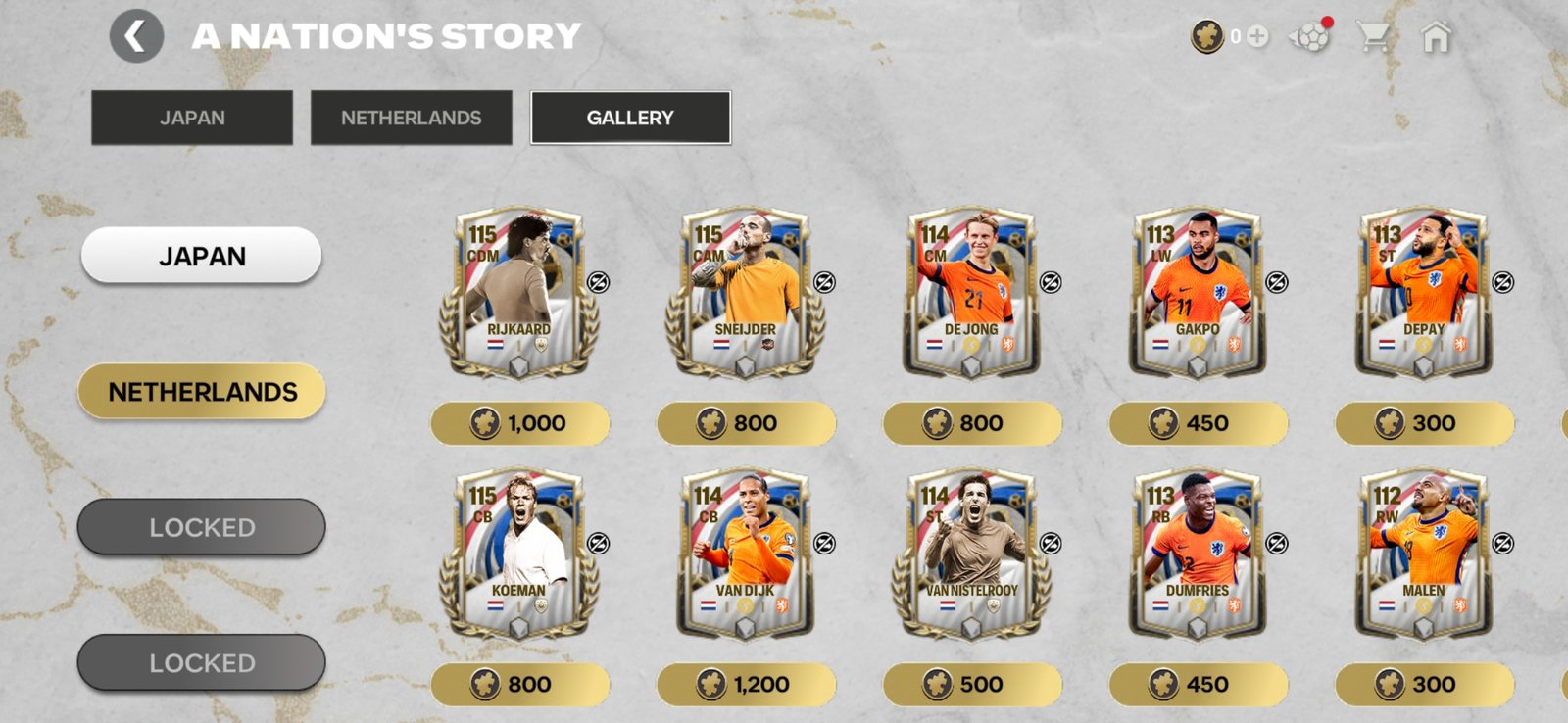Add more coins with the plus icon
Viewport: 1568px width, 723px height.
[x=1257, y=36]
